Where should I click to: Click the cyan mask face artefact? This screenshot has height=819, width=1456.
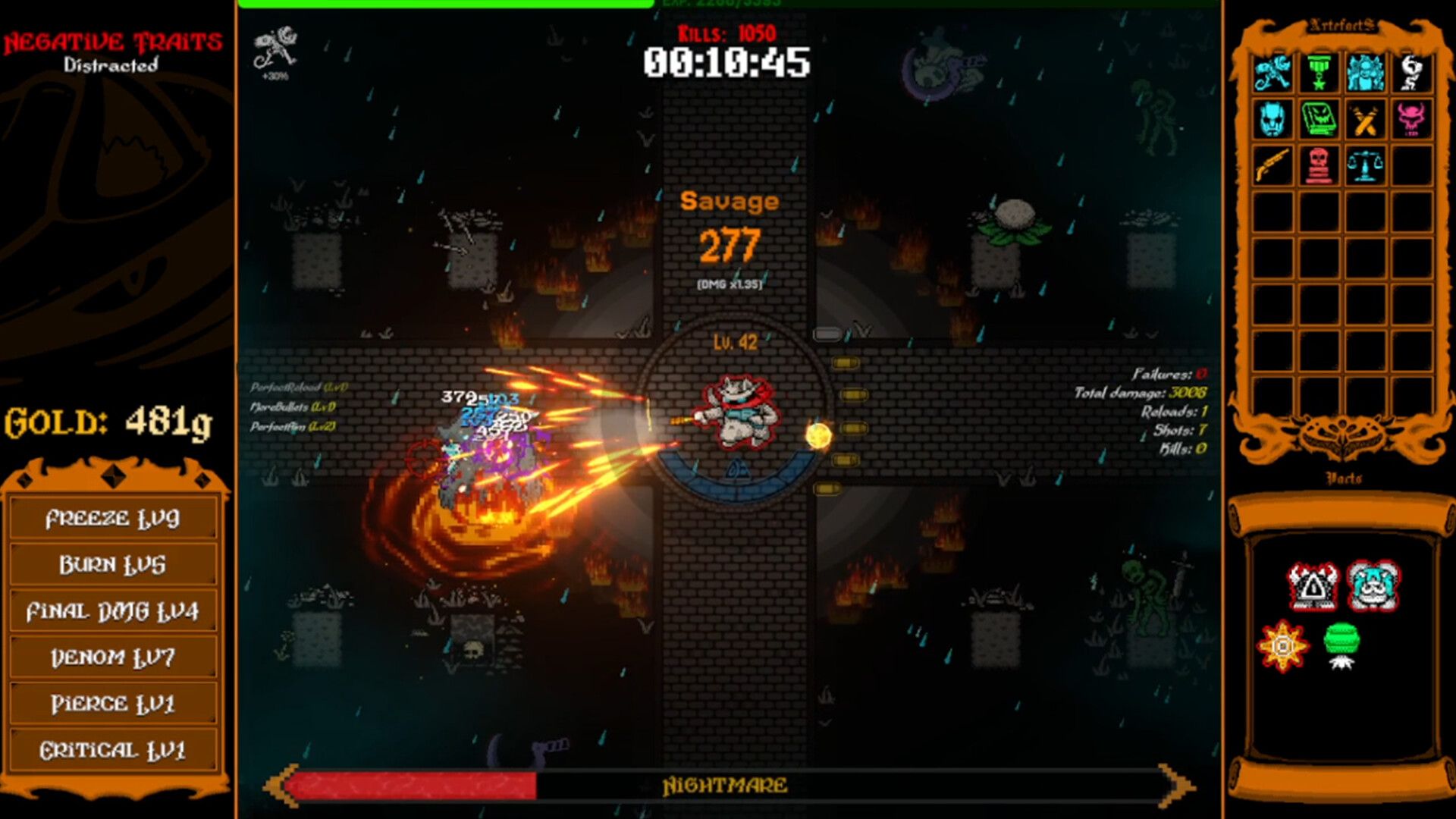click(1272, 119)
